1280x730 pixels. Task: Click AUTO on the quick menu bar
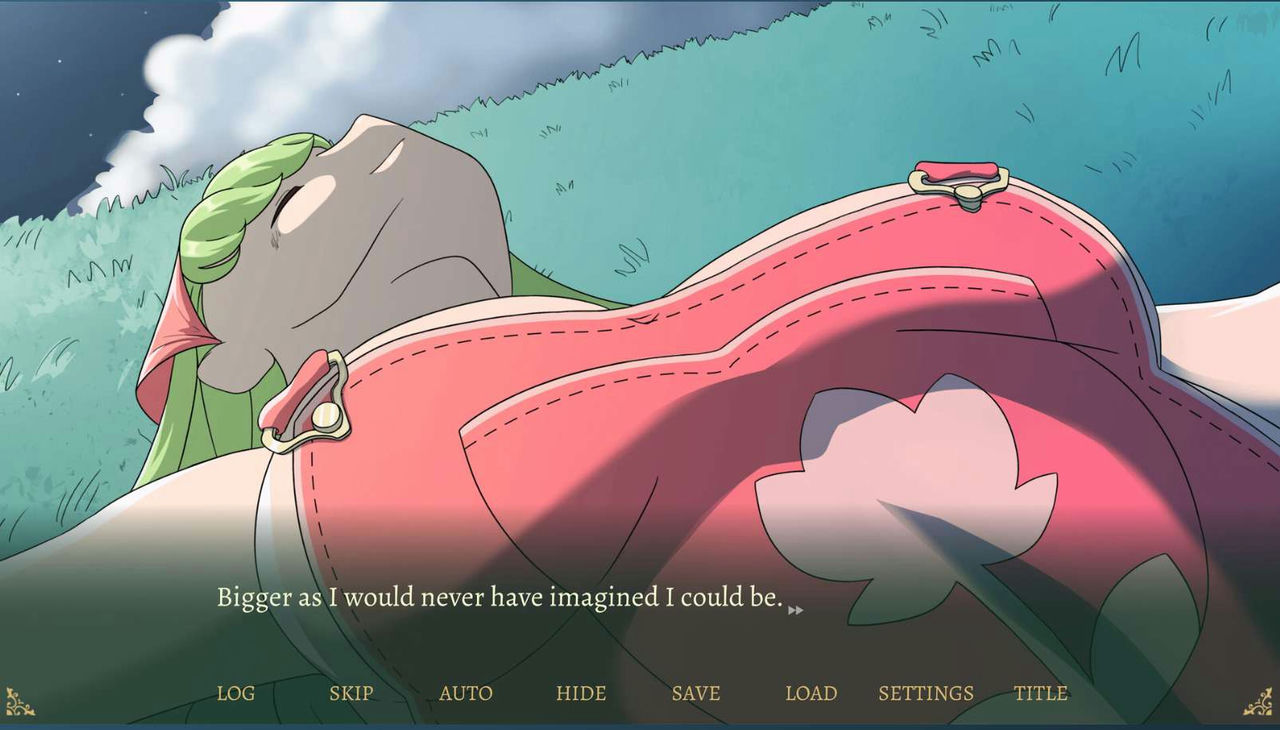pyautogui.click(x=465, y=693)
